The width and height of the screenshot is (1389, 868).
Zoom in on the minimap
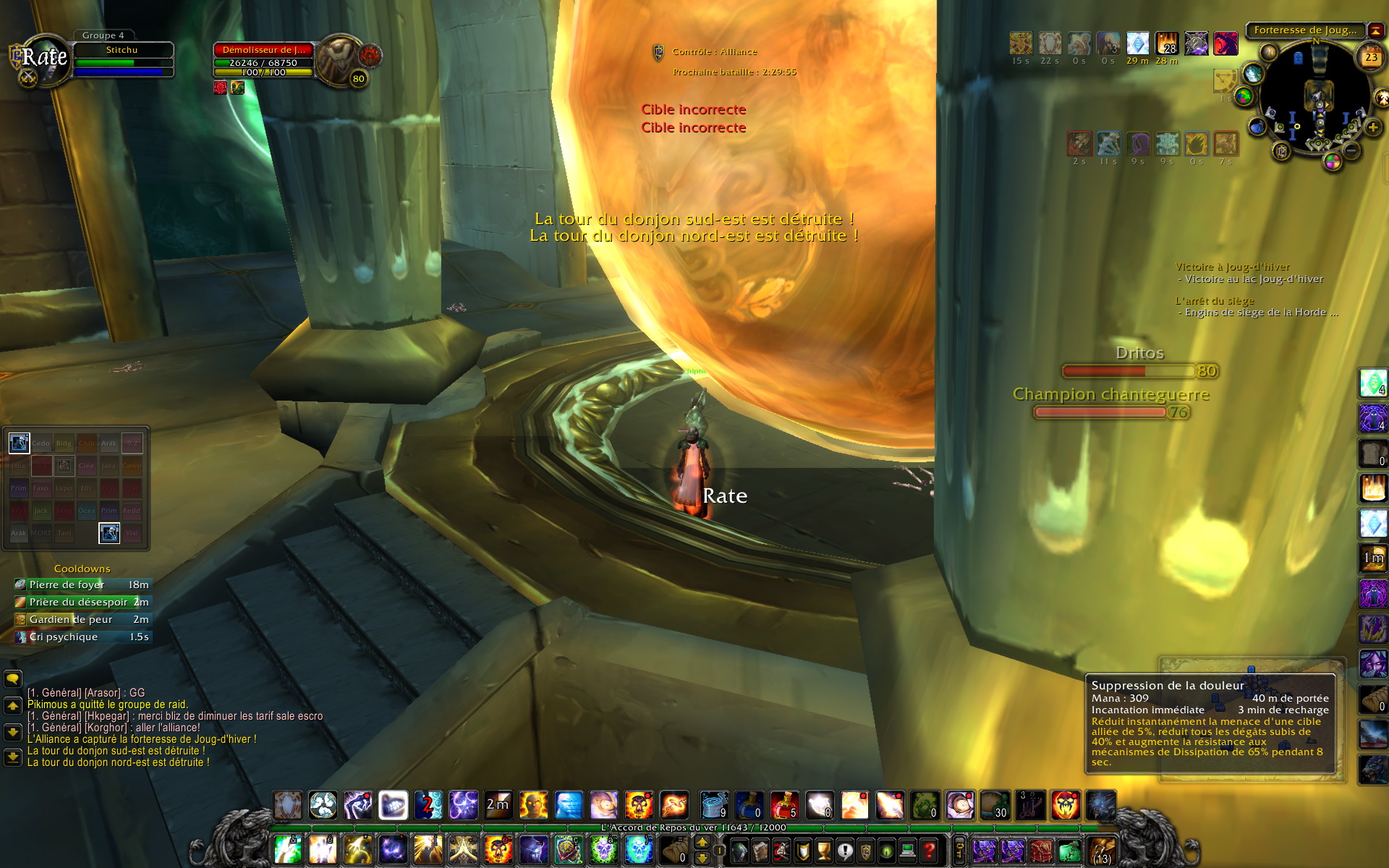pyautogui.click(x=1372, y=127)
